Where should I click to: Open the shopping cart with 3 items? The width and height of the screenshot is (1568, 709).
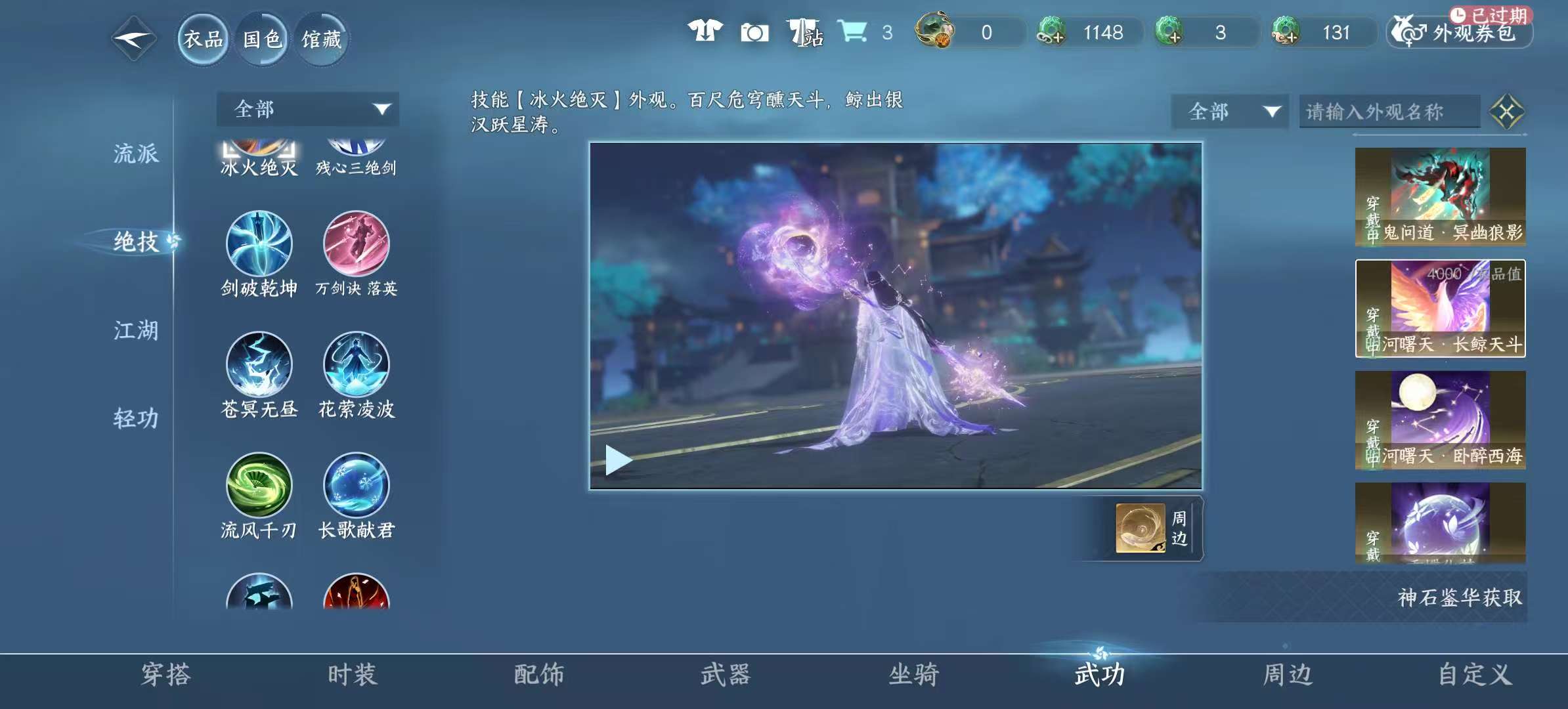[x=852, y=30]
